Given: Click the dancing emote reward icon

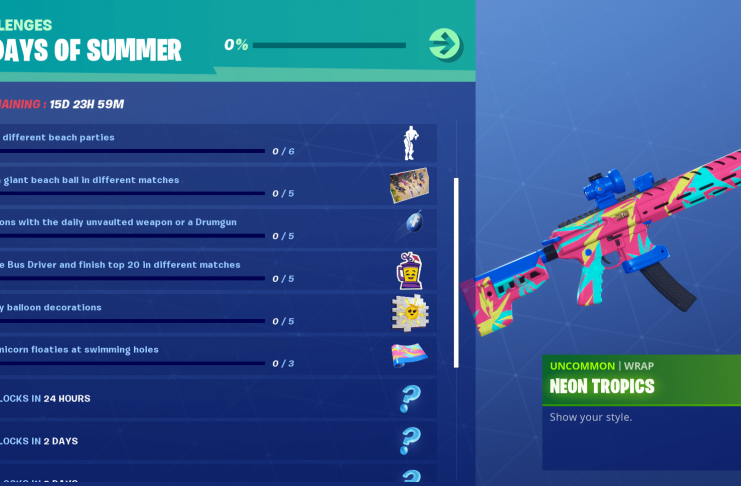Looking at the screenshot, I should coord(409,143).
